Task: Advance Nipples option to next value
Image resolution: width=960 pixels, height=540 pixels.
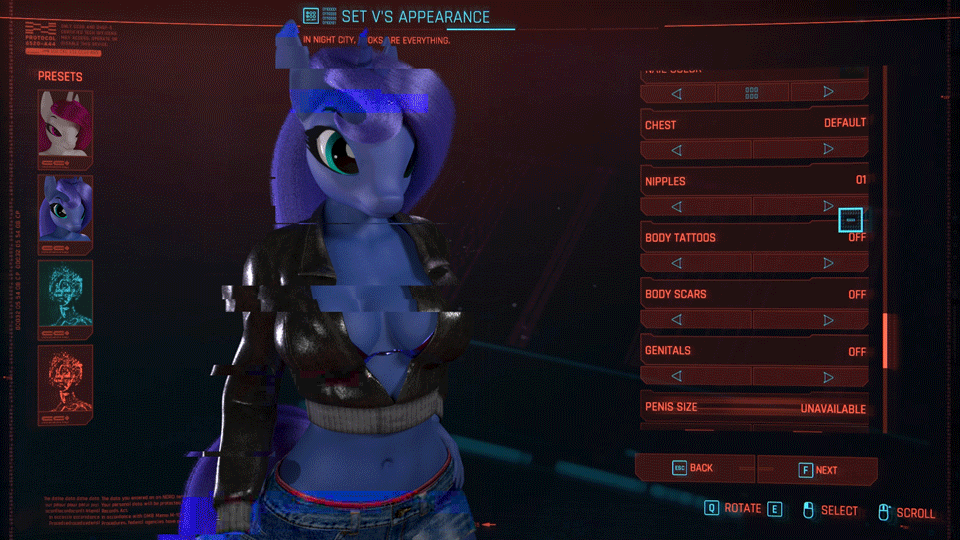Action: [828, 207]
